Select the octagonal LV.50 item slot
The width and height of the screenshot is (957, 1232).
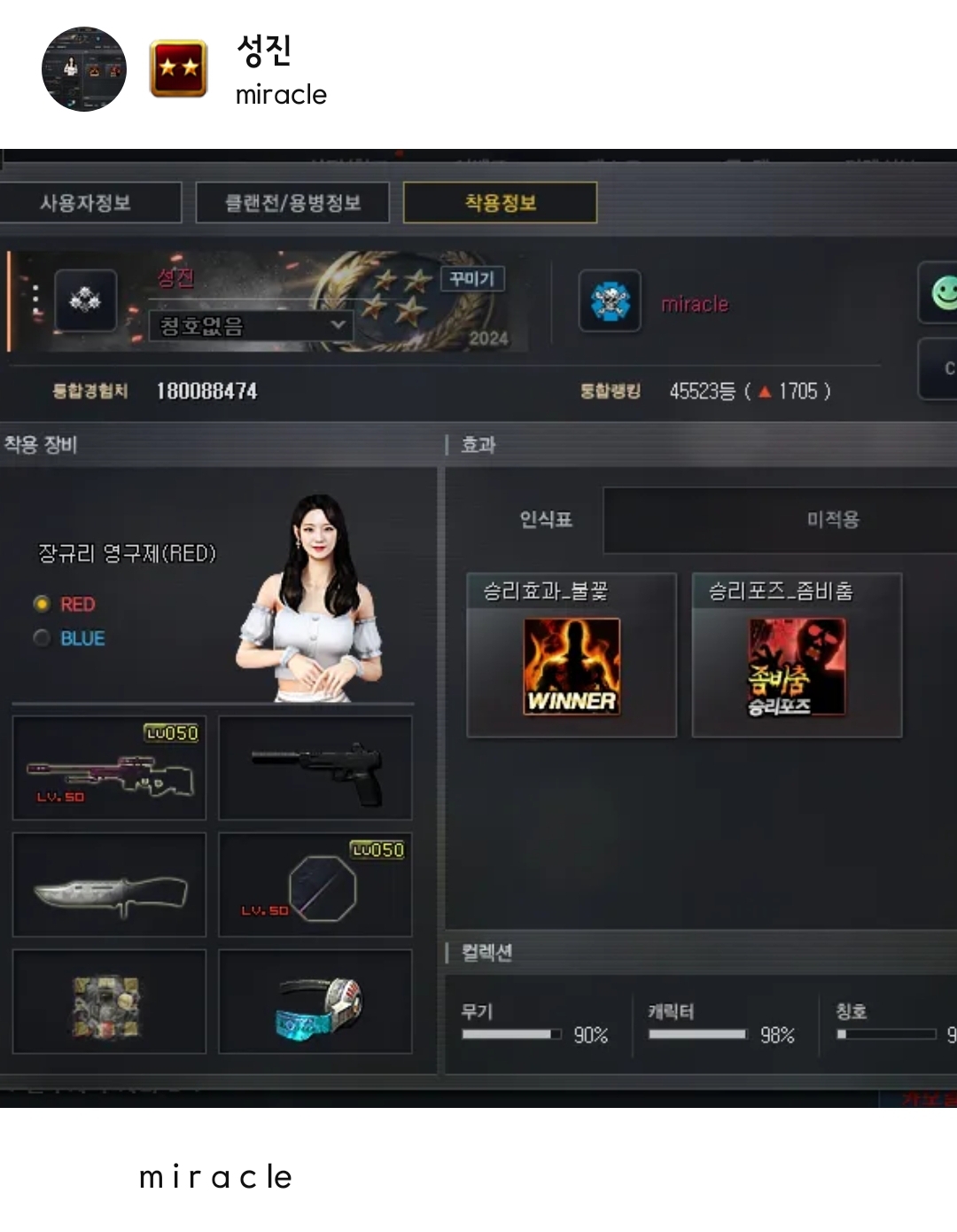pyautogui.click(x=315, y=885)
